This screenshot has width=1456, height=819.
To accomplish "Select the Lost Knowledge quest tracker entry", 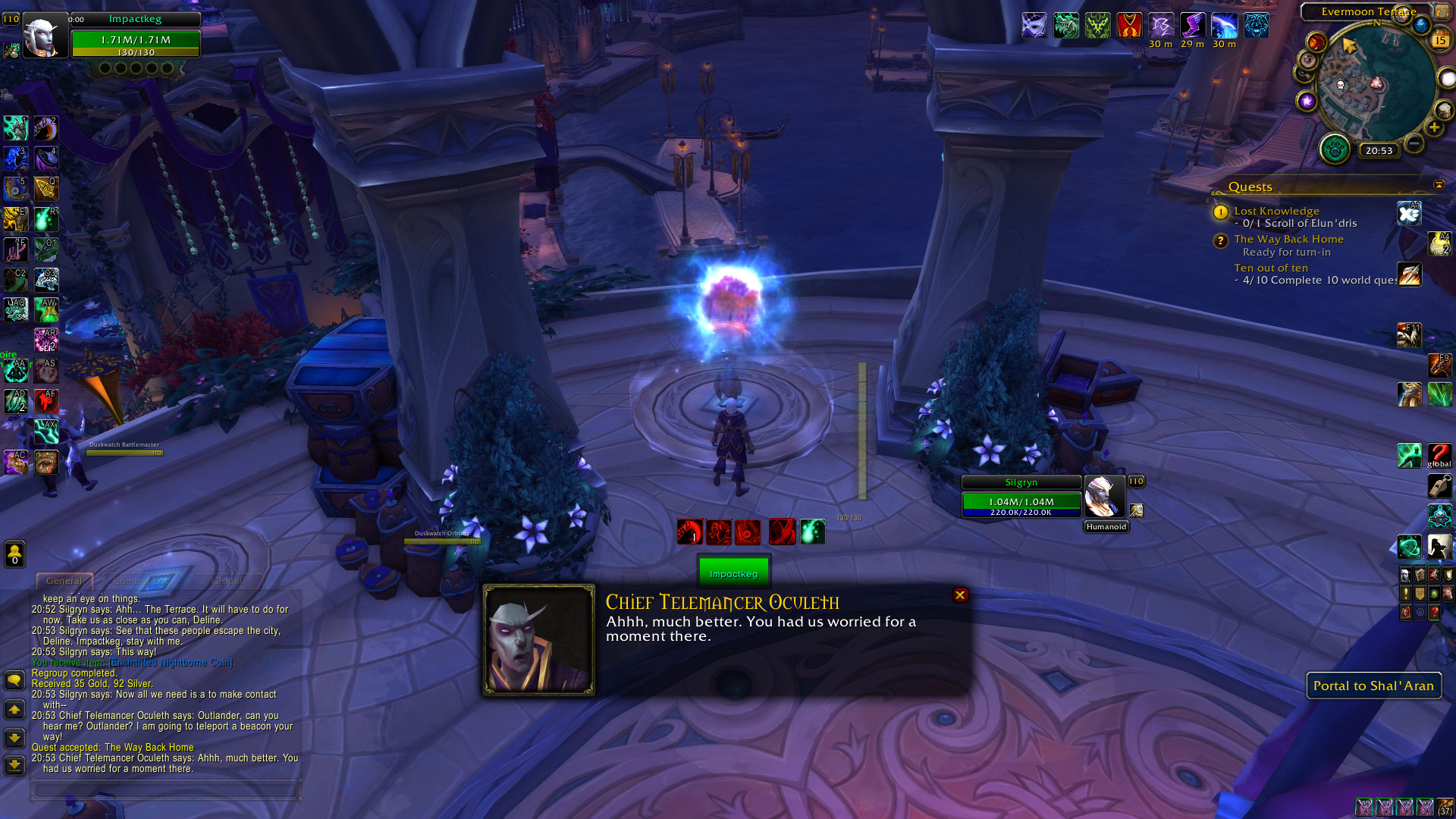I will 1276,211.
